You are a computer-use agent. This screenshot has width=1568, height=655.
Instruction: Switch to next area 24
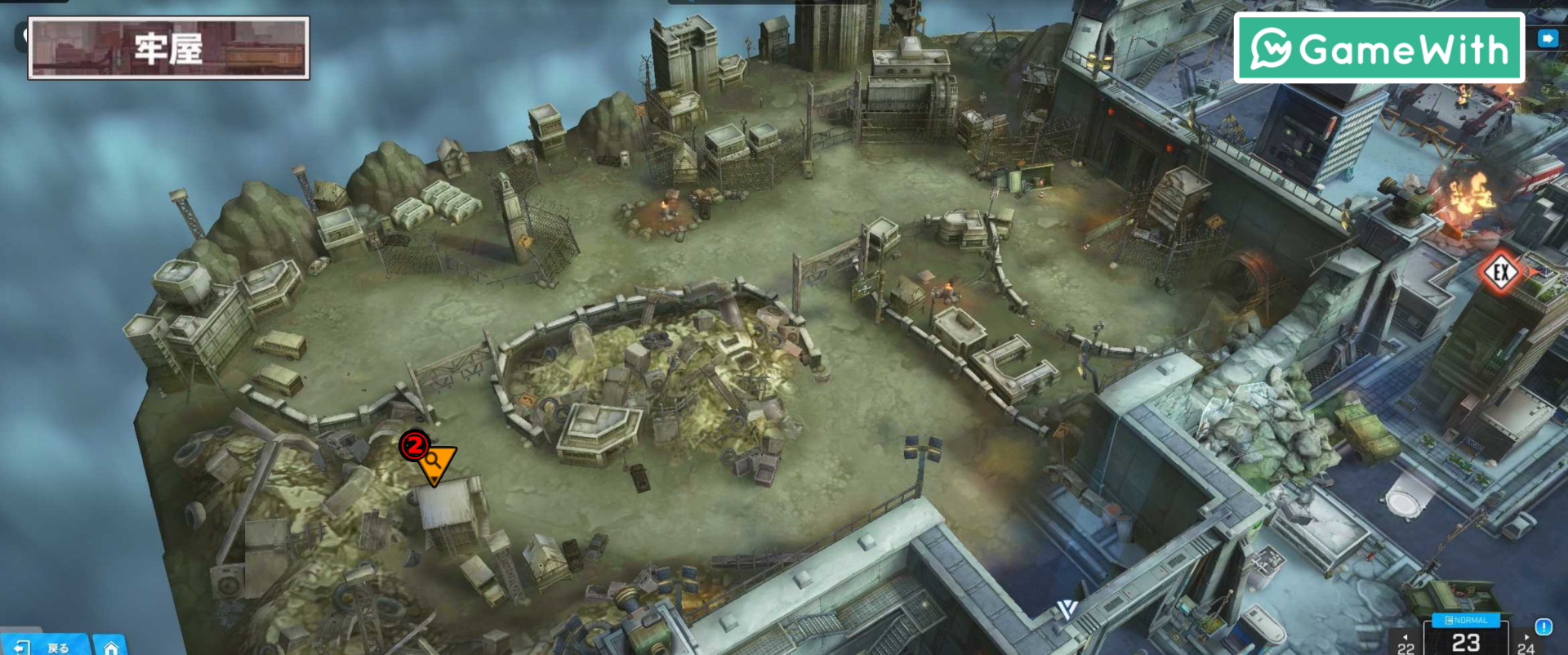click(x=1526, y=645)
